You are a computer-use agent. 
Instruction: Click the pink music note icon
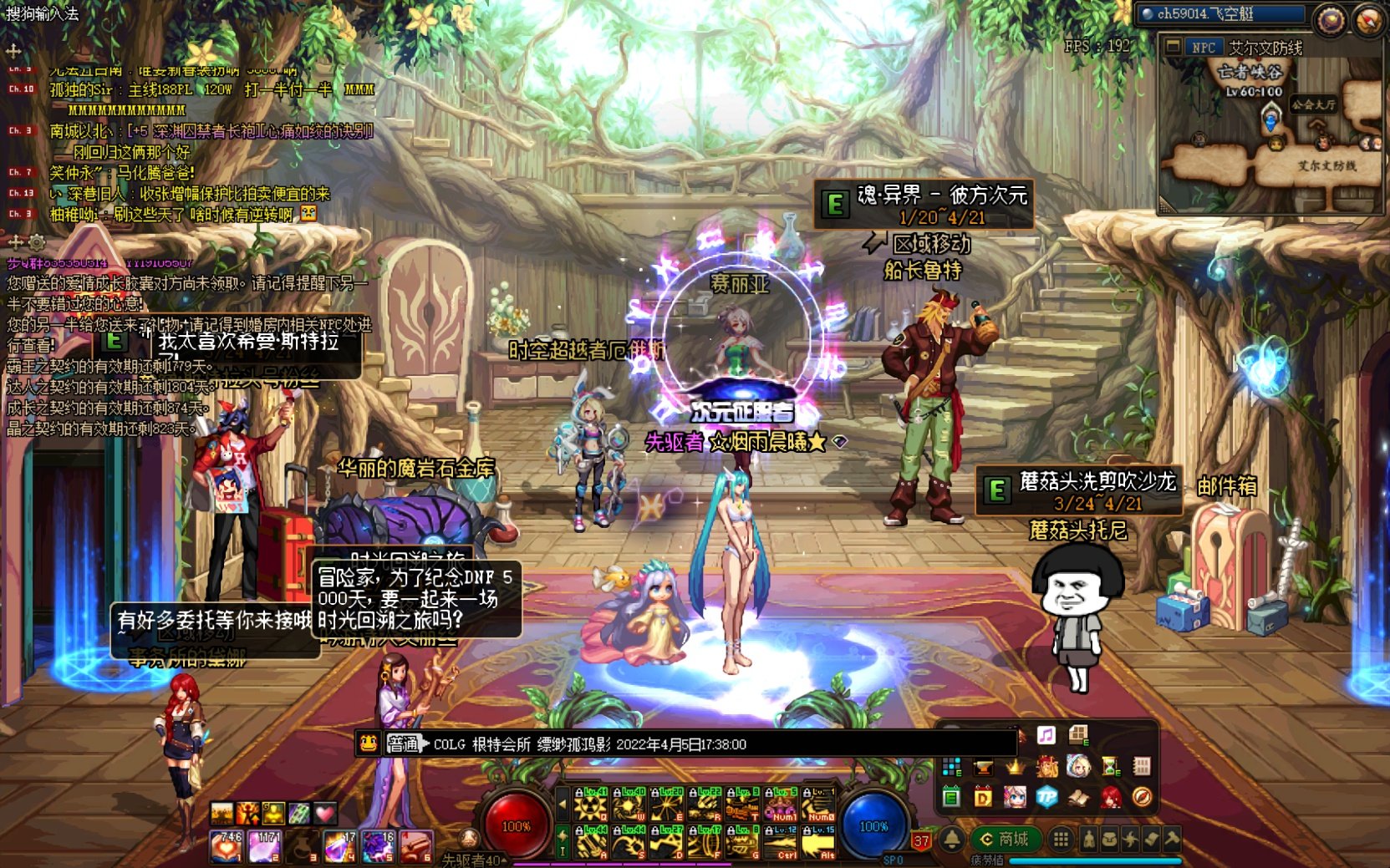[1046, 735]
